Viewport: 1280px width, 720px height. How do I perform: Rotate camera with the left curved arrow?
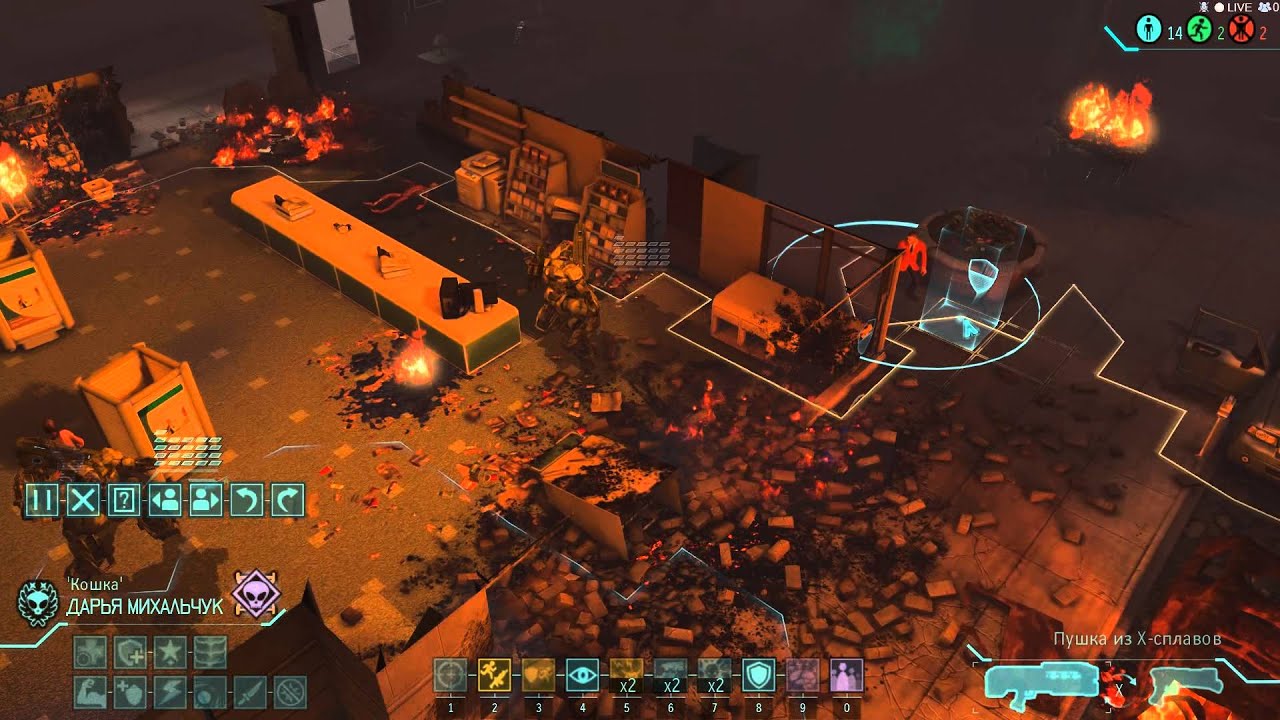click(x=246, y=498)
